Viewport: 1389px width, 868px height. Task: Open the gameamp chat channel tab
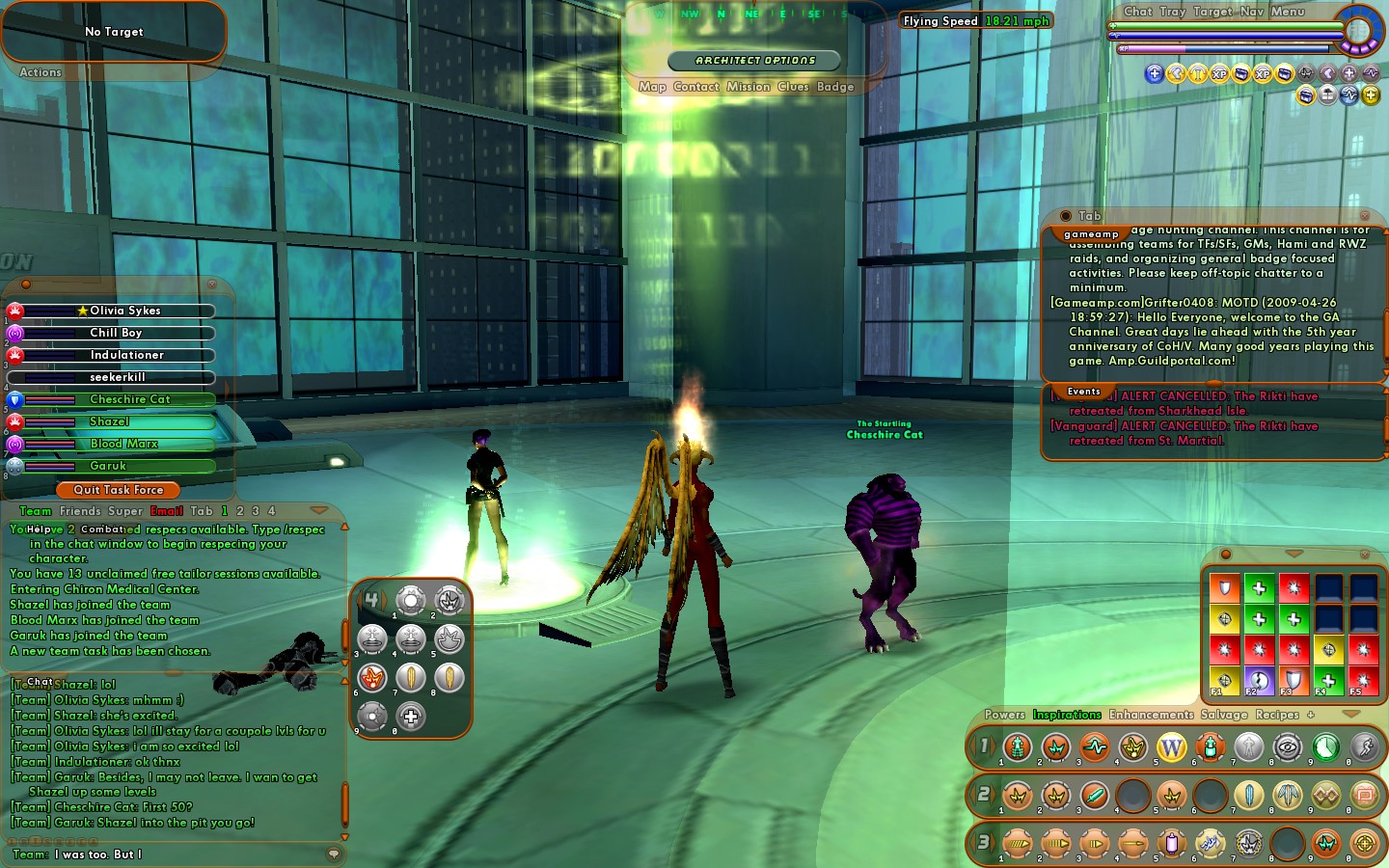[x=1091, y=234]
